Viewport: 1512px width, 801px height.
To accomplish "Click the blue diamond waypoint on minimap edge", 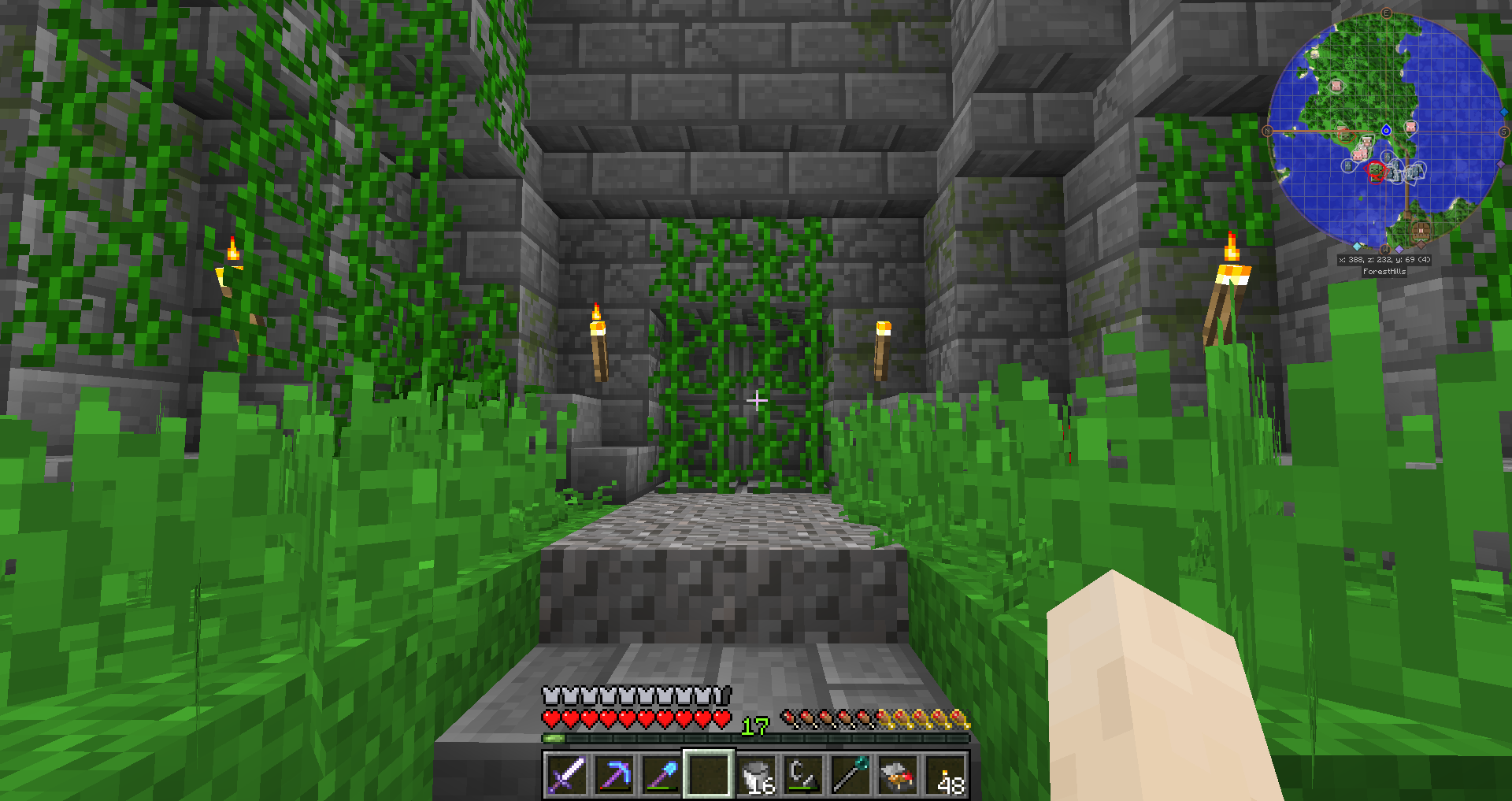I will pyautogui.click(x=1503, y=113).
